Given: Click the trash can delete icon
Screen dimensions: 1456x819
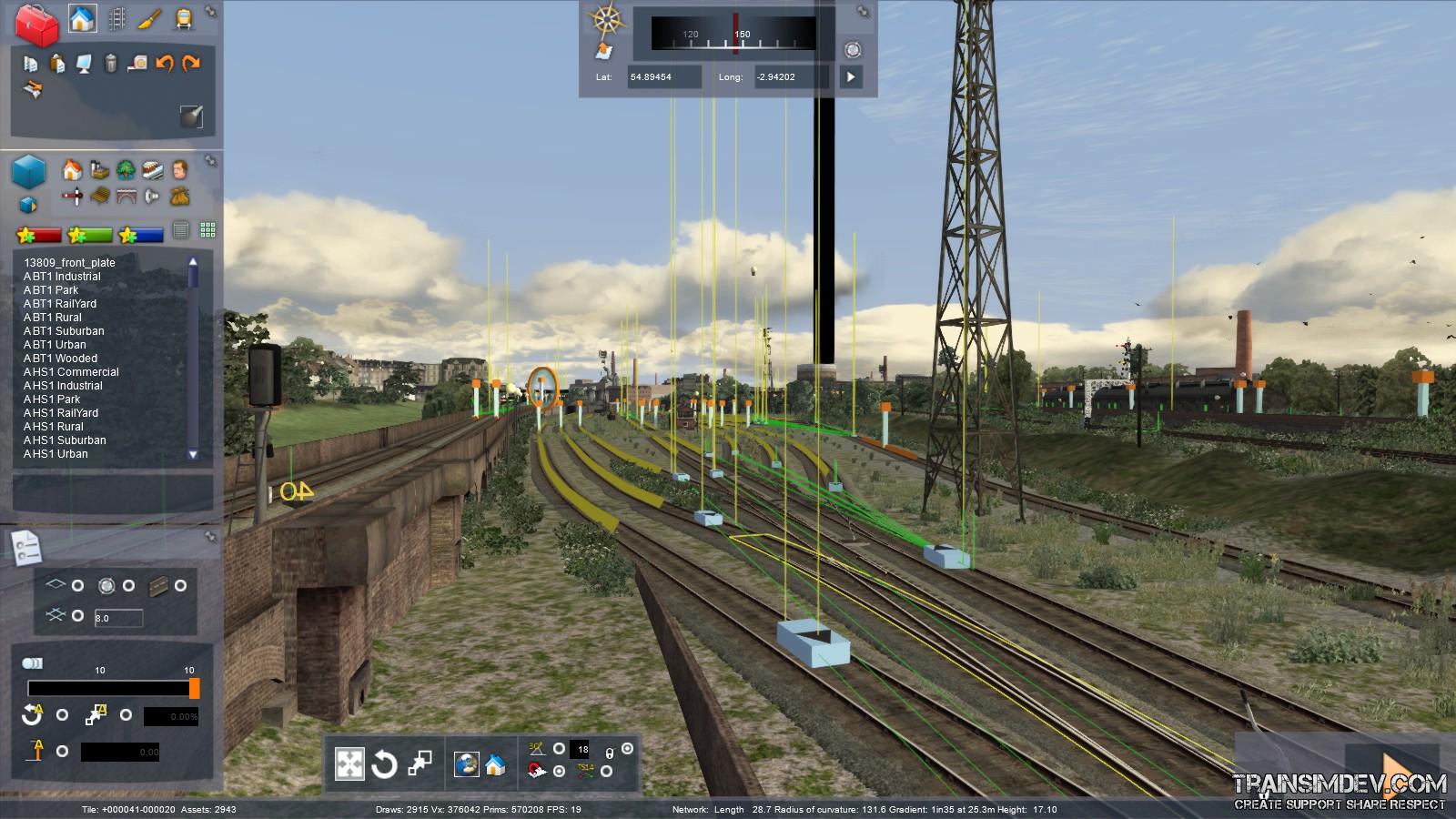Looking at the screenshot, I should pos(110,64).
